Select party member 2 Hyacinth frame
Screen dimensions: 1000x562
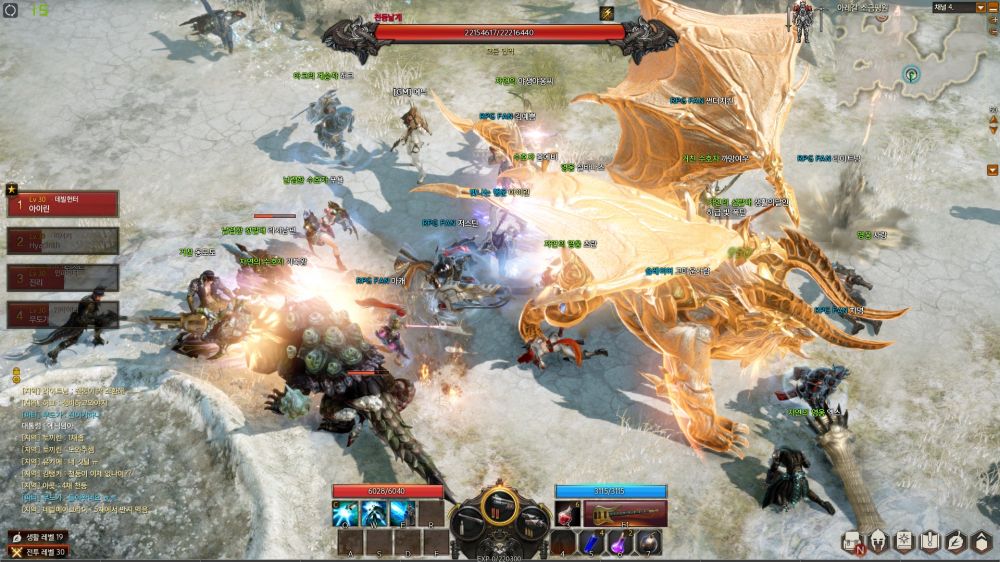tap(62, 240)
